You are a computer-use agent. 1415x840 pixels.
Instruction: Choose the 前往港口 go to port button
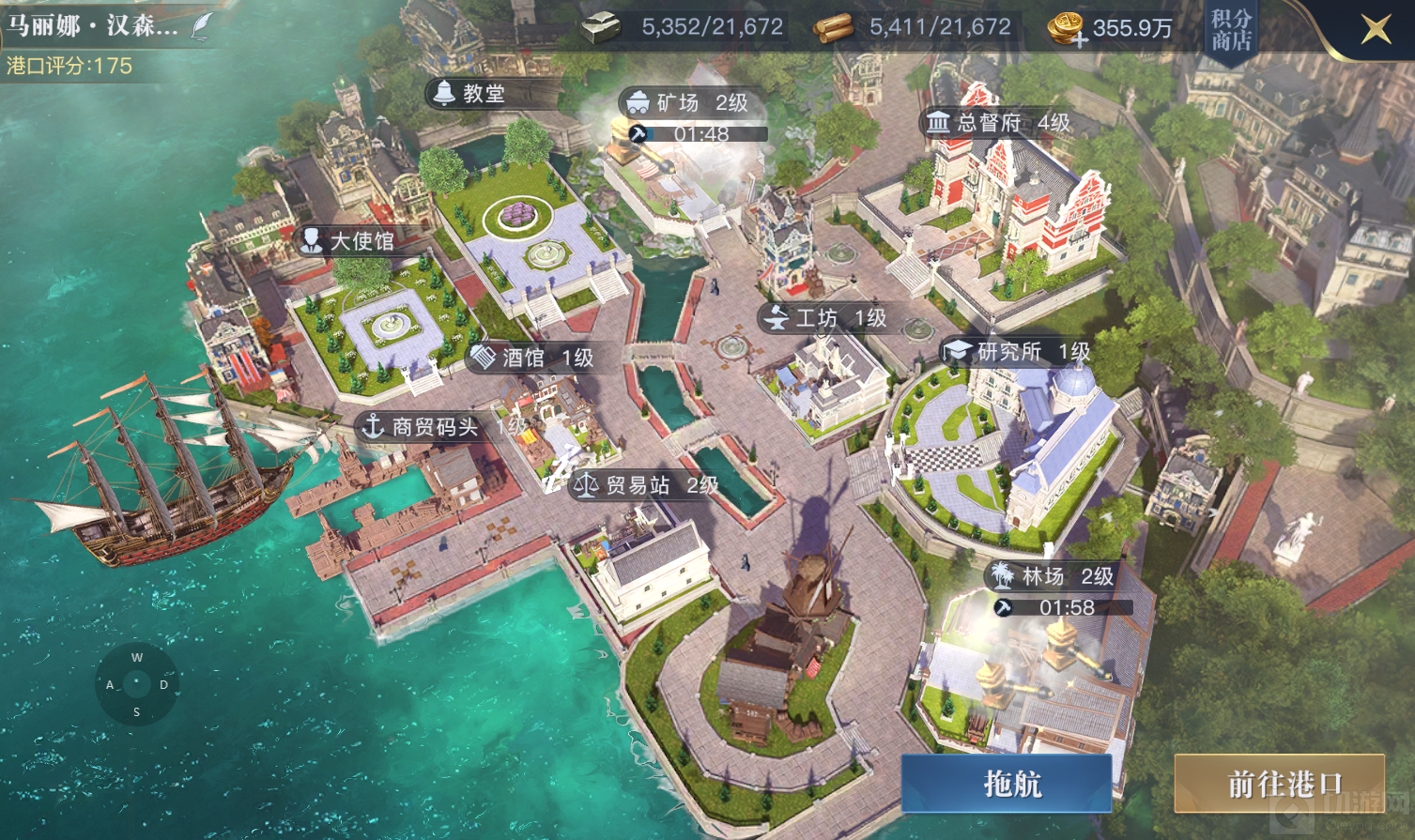(1279, 783)
